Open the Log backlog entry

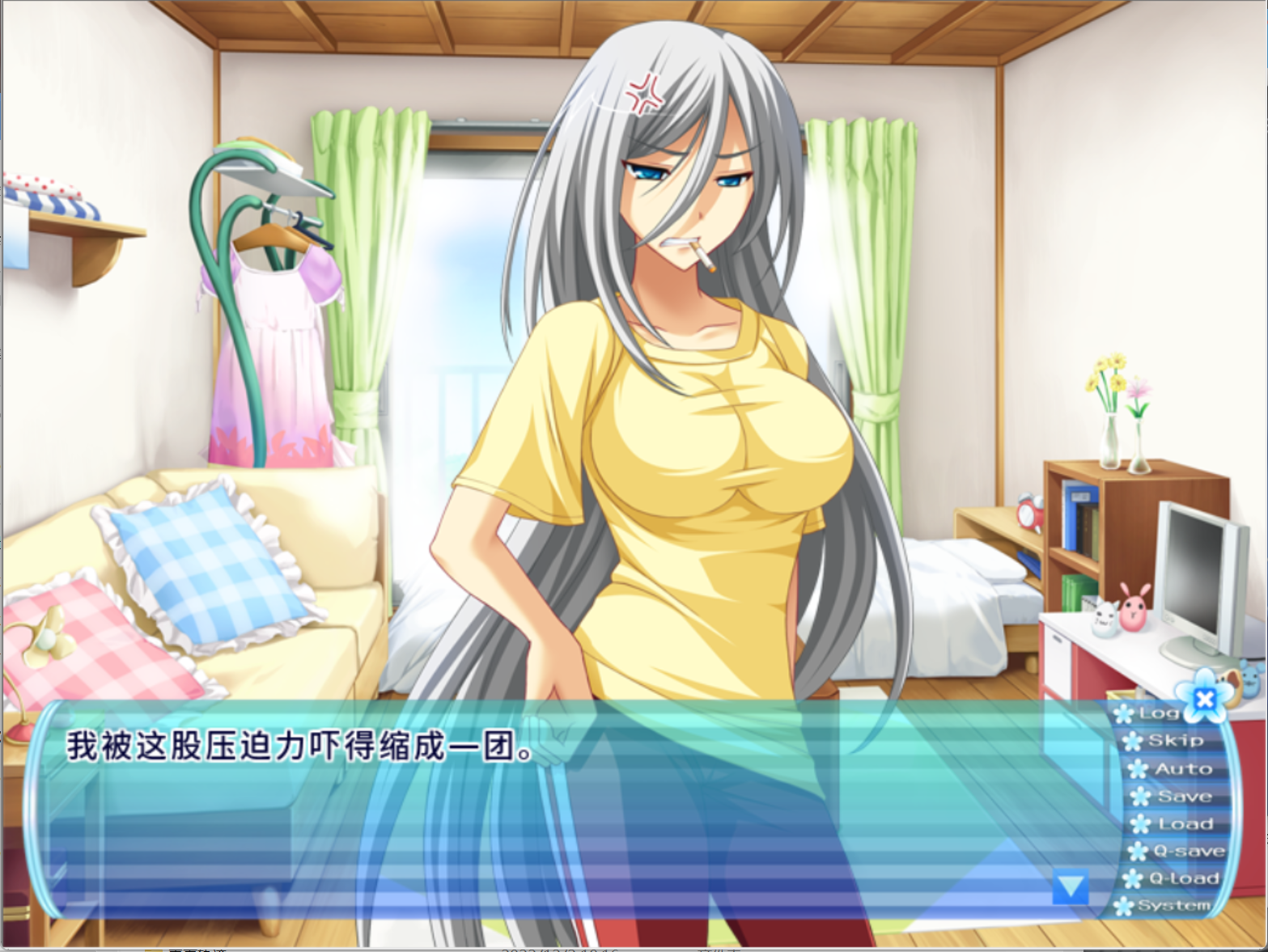coord(1161,713)
